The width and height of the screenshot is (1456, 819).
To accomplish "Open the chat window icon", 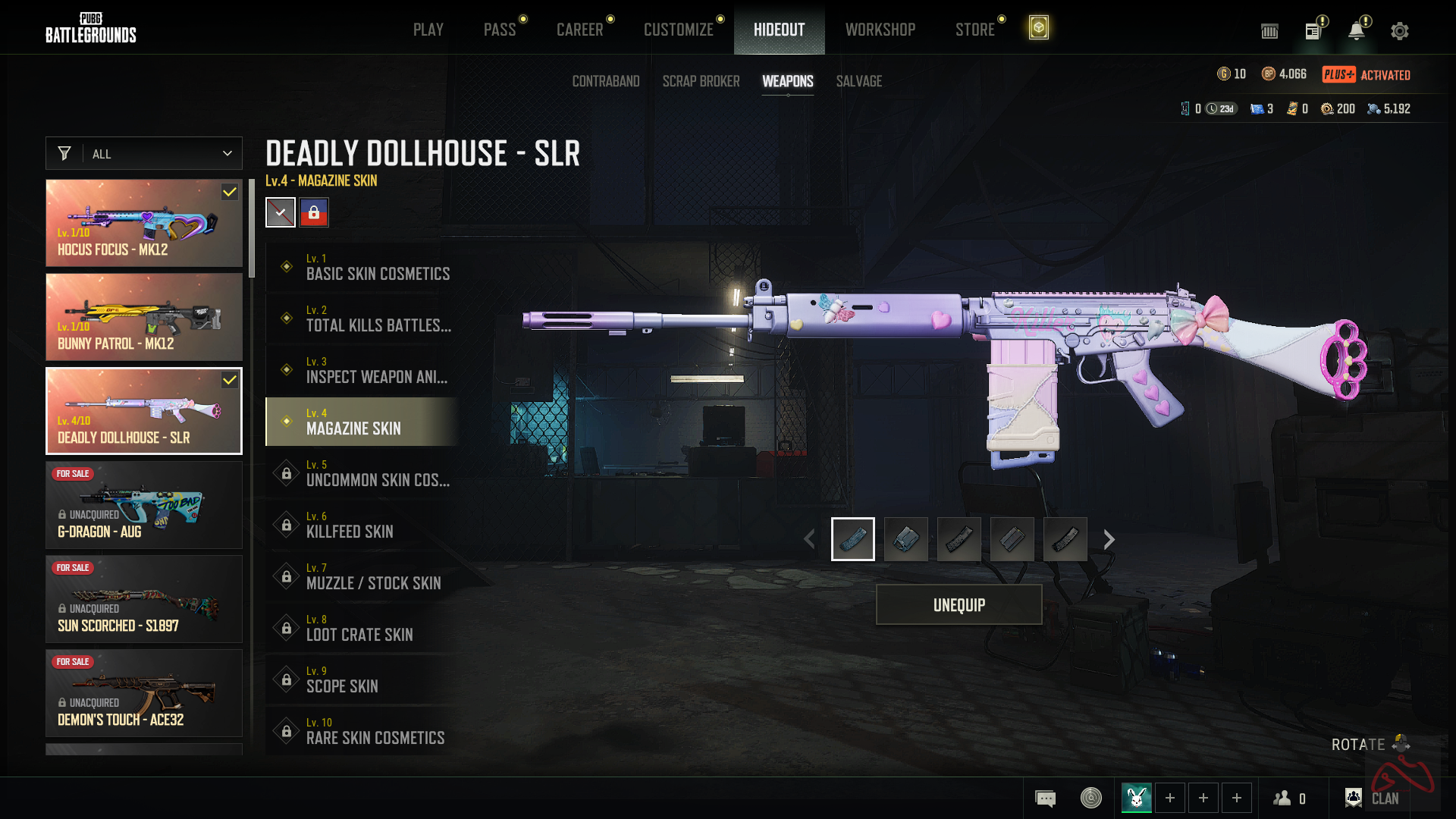I will (1045, 798).
